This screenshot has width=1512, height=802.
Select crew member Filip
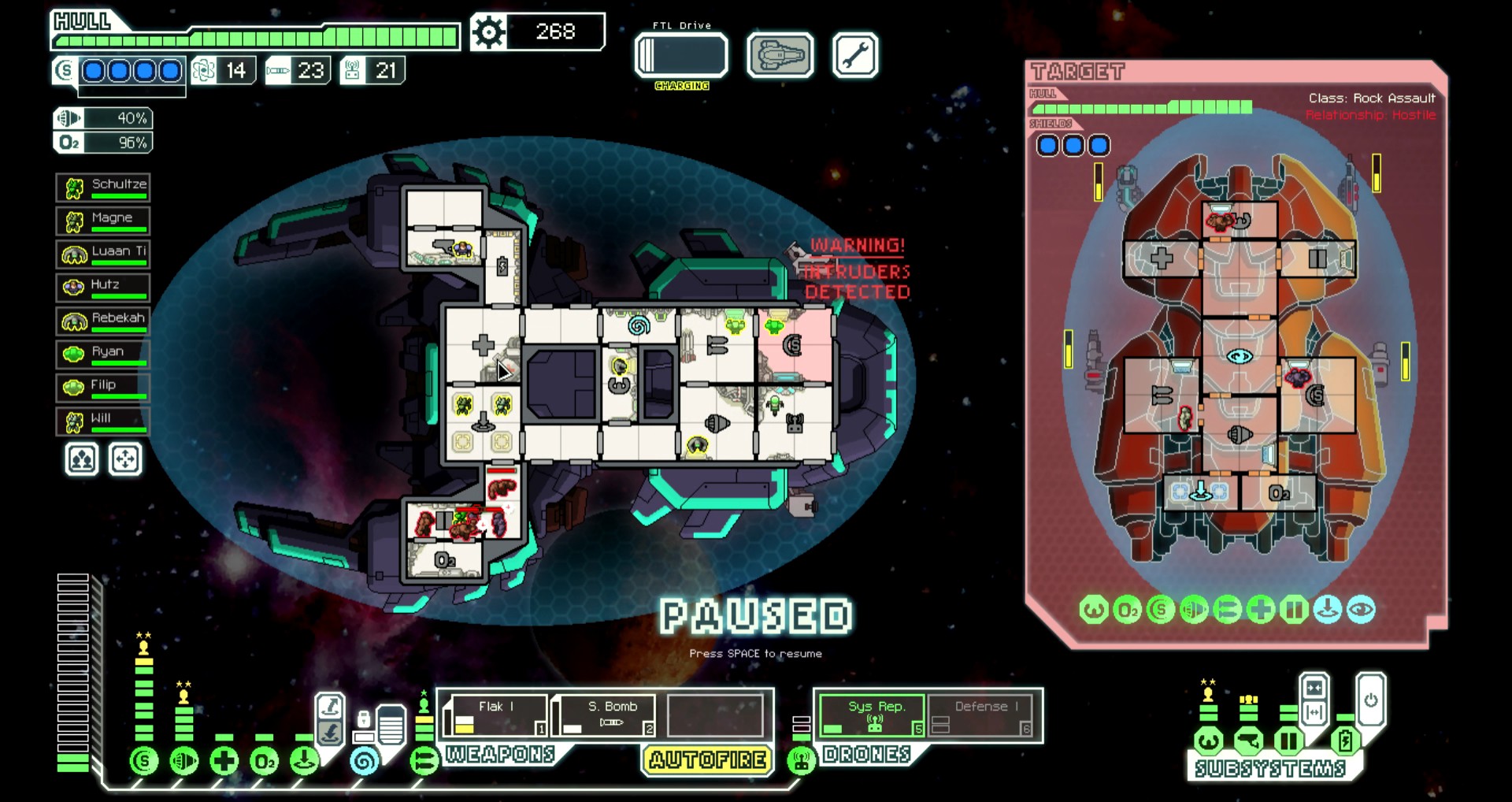[103, 388]
